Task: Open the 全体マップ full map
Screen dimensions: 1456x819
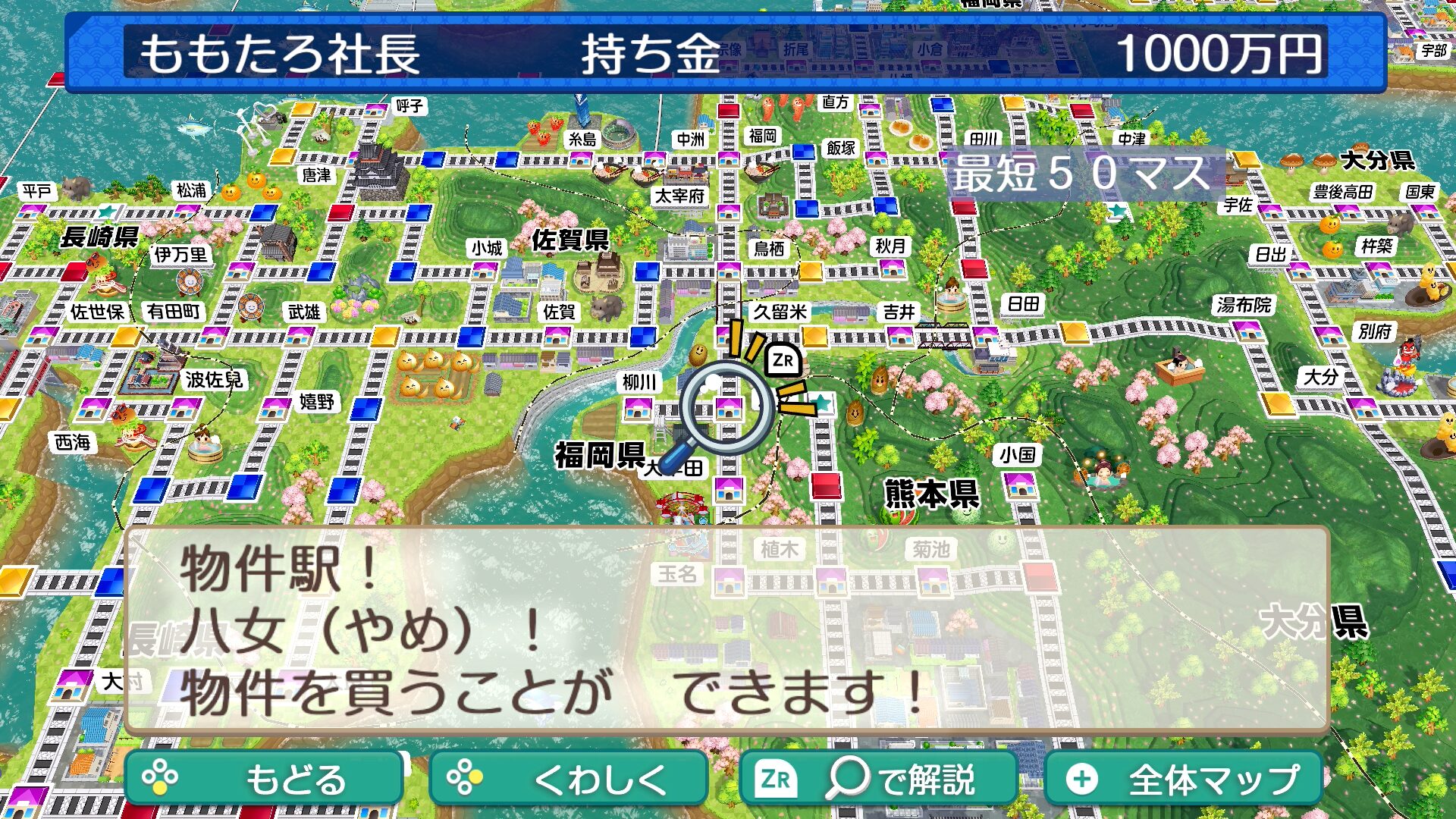Action: click(x=1184, y=779)
